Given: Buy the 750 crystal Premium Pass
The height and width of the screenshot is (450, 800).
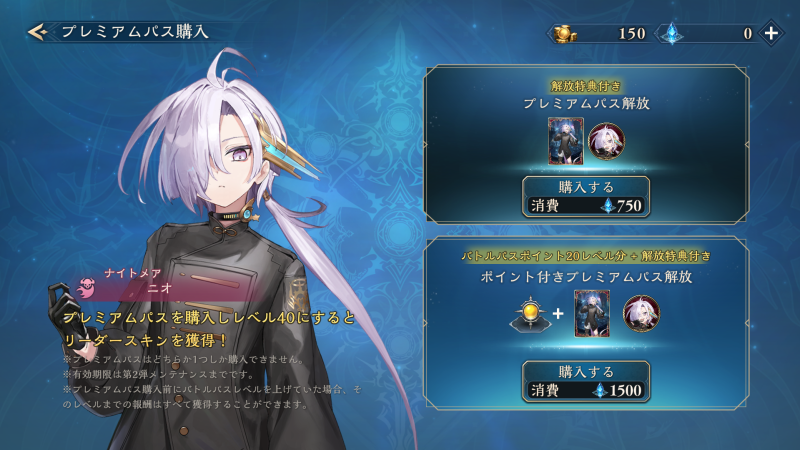Looking at the screenshot, I should point(586,196).
